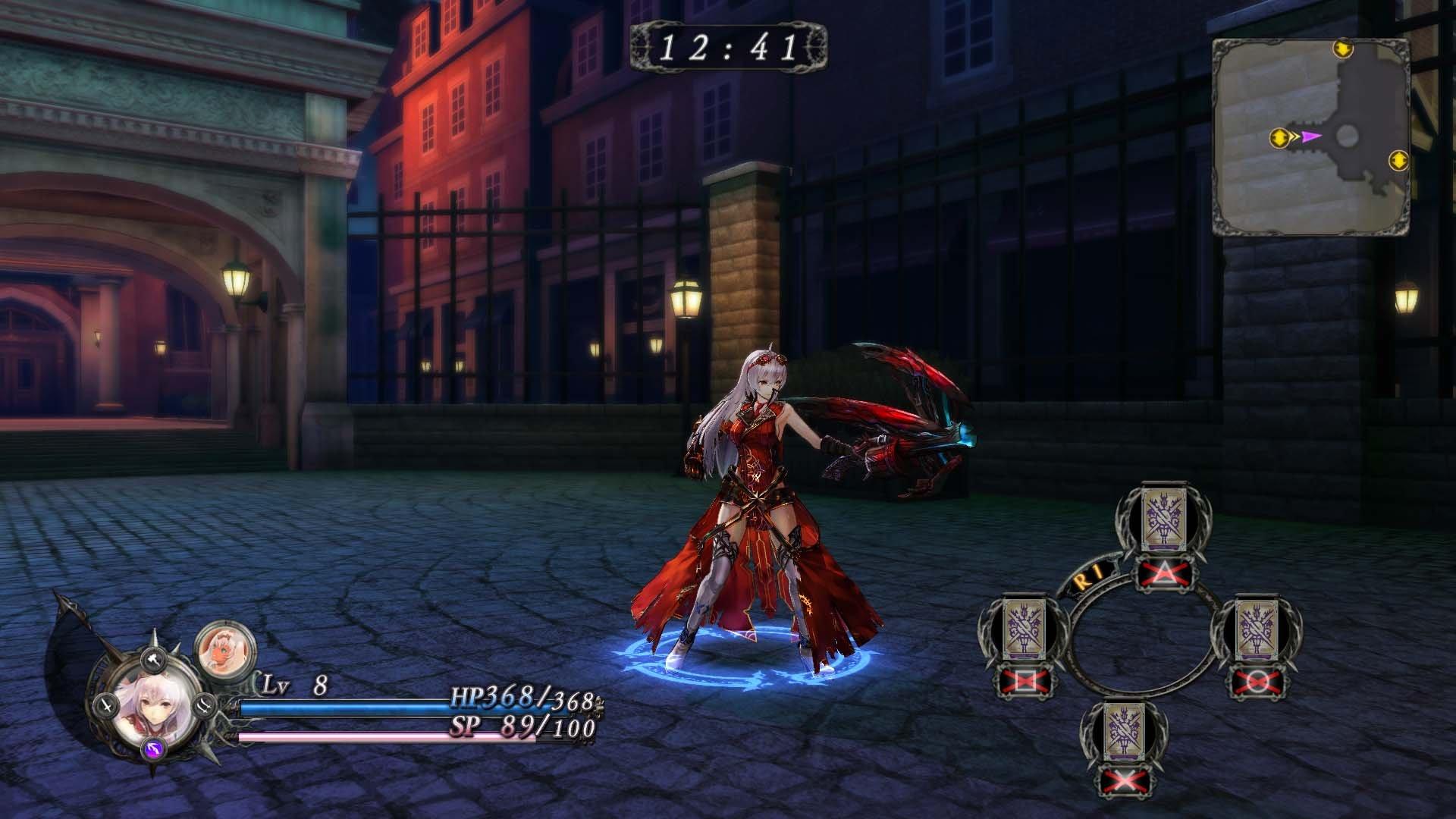Select the rapier weapon icon on the portrait ring
The height and width of the screenshot is (819, 1456).
[x=205, y=705]
